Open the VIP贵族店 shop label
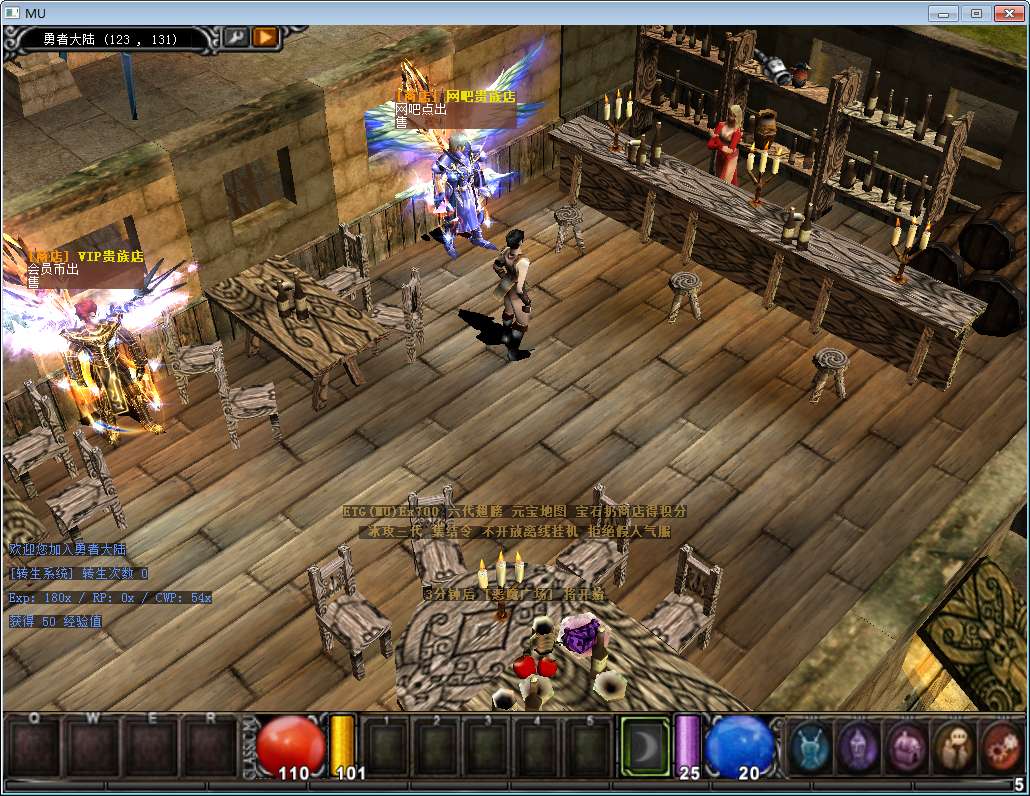 click(x=84, y=257)
